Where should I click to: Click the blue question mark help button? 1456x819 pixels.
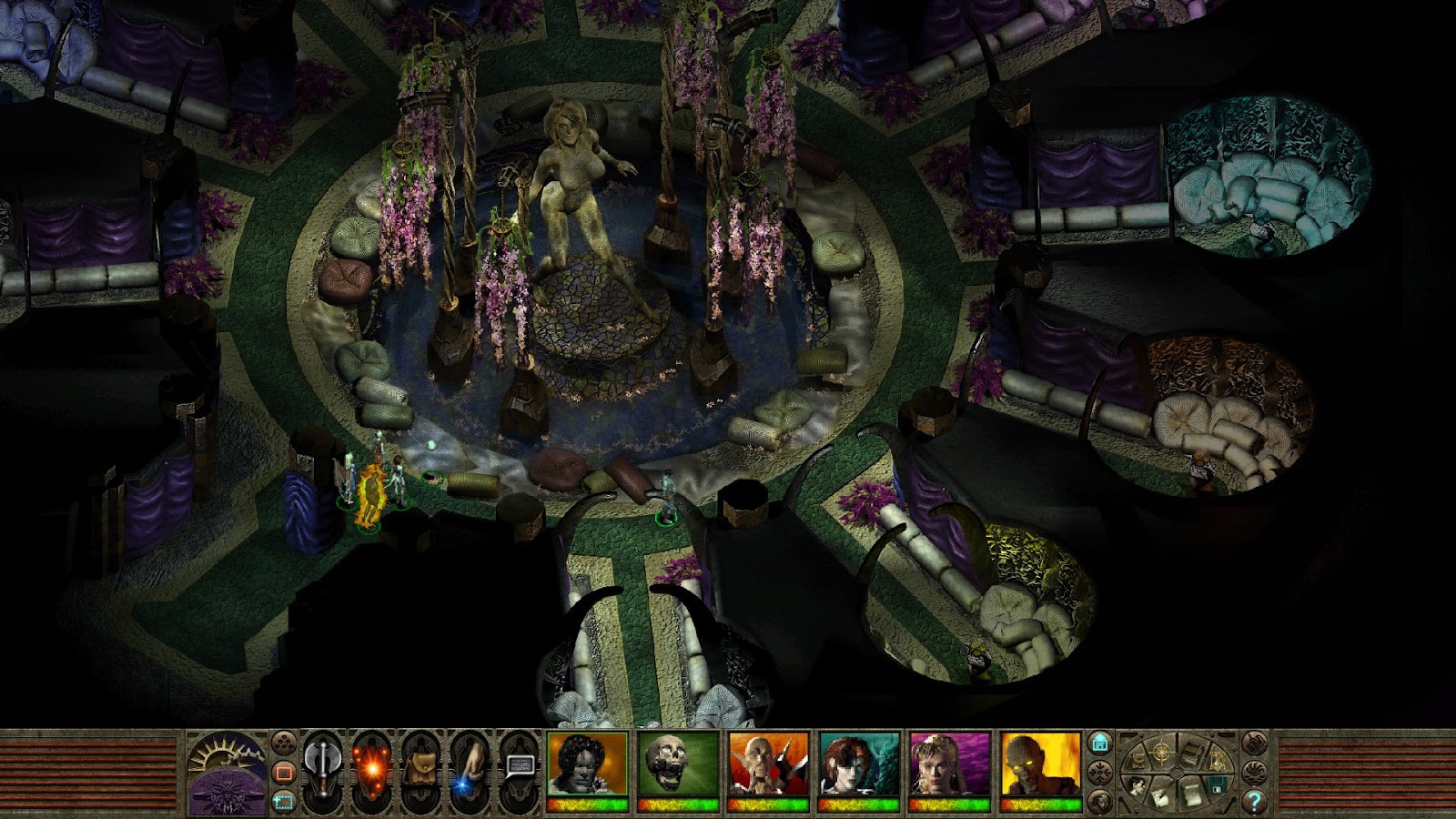point(1255,802)
